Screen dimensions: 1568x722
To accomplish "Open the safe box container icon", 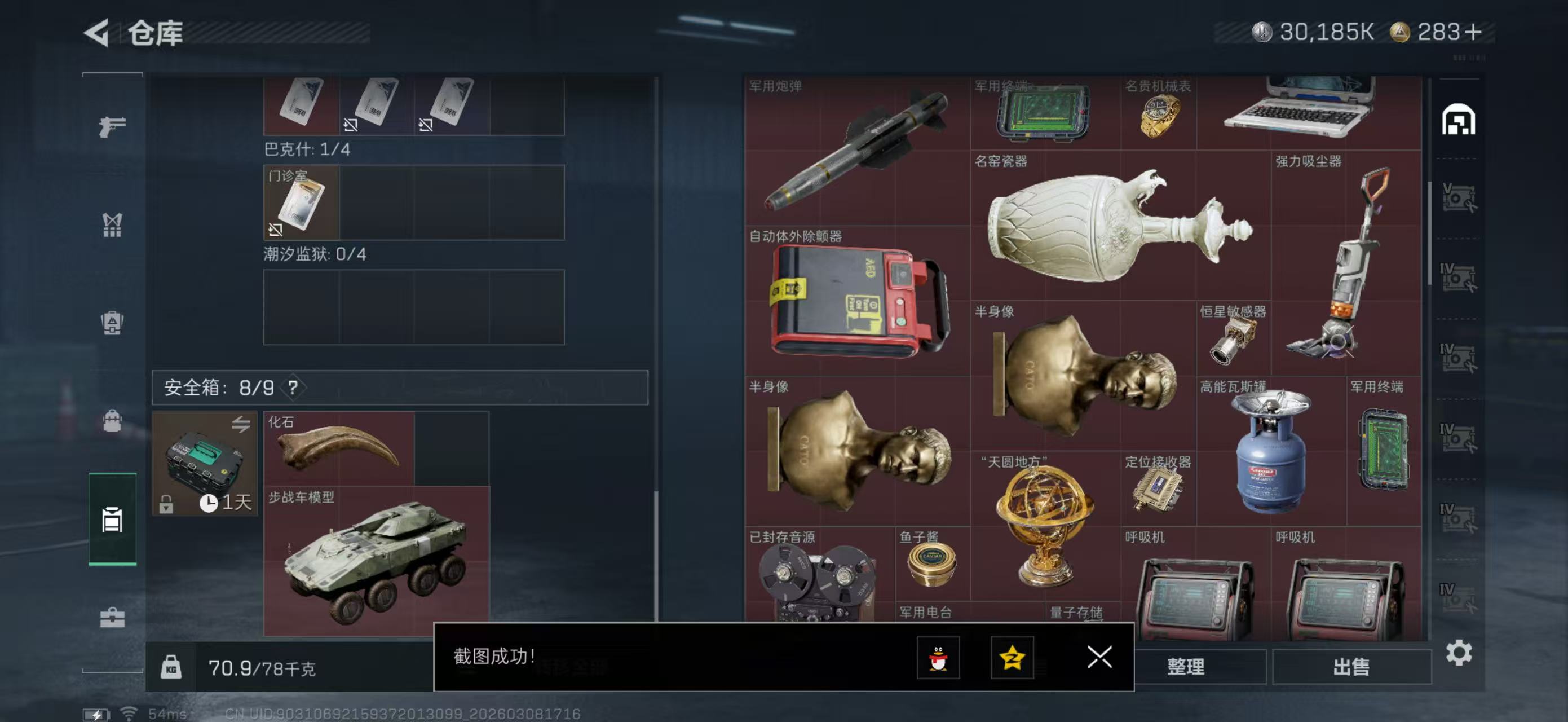I will click(205, 464).
